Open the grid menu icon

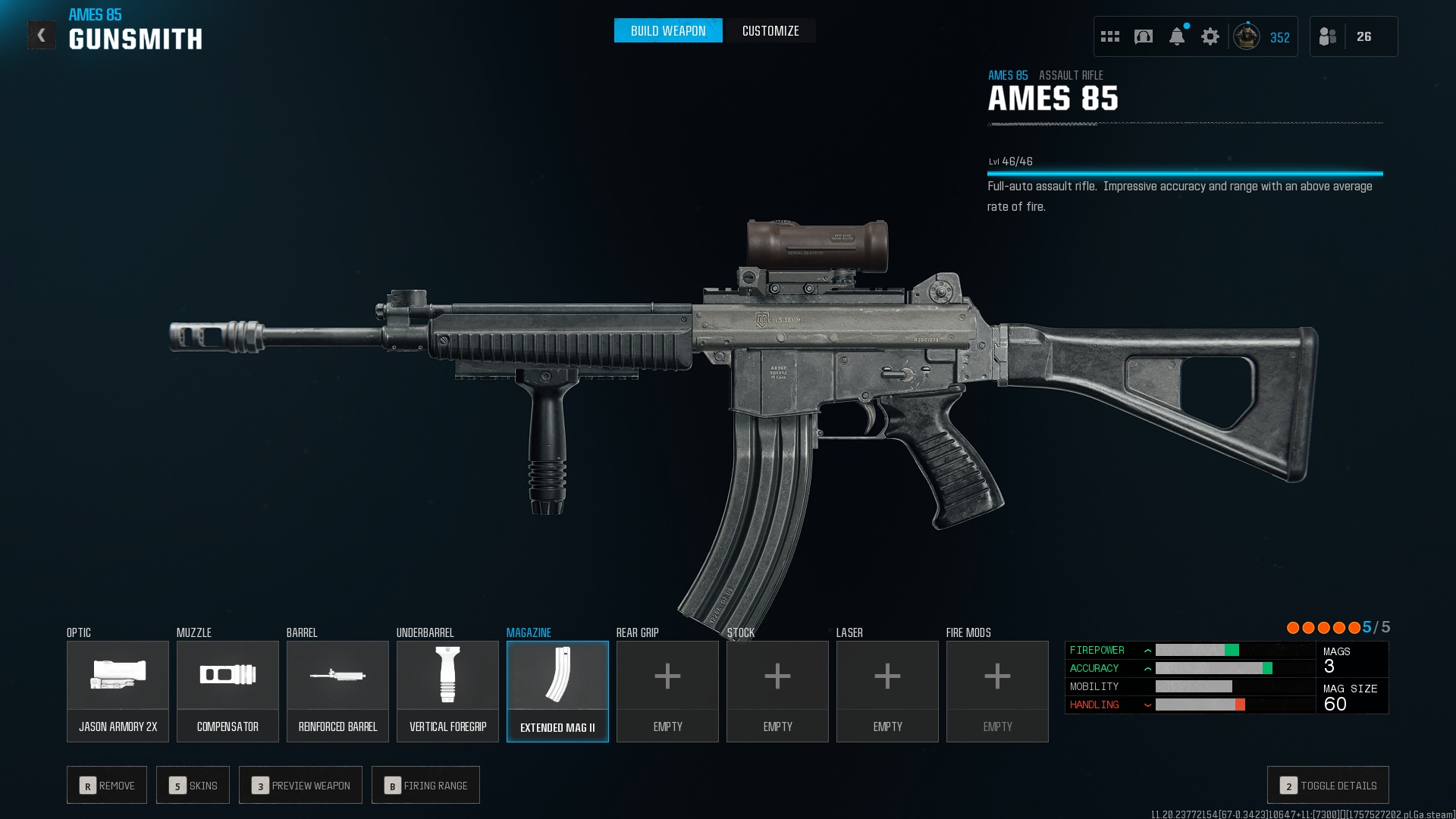1110,36
